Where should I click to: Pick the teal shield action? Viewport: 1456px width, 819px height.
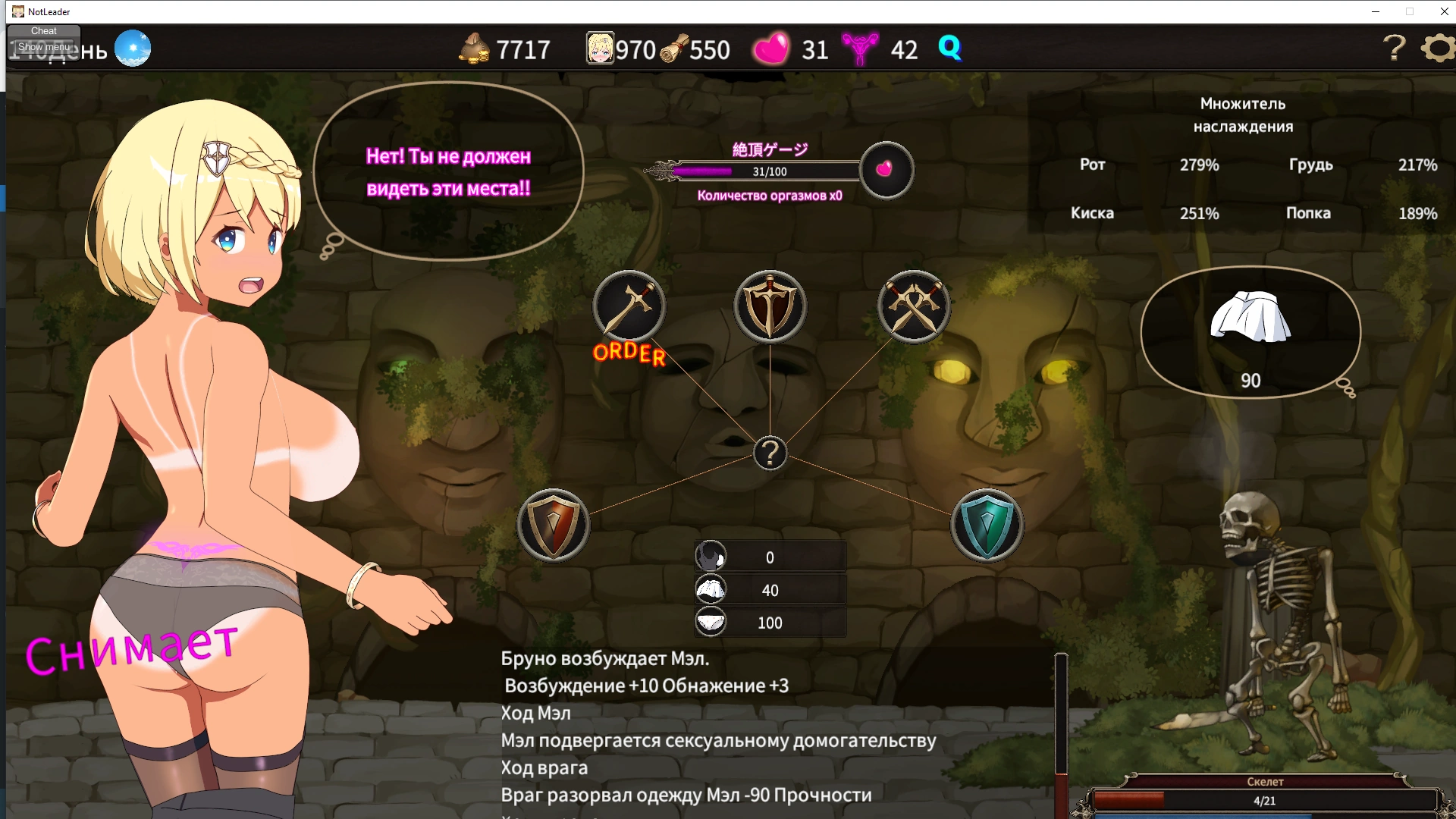click(987, 525)
